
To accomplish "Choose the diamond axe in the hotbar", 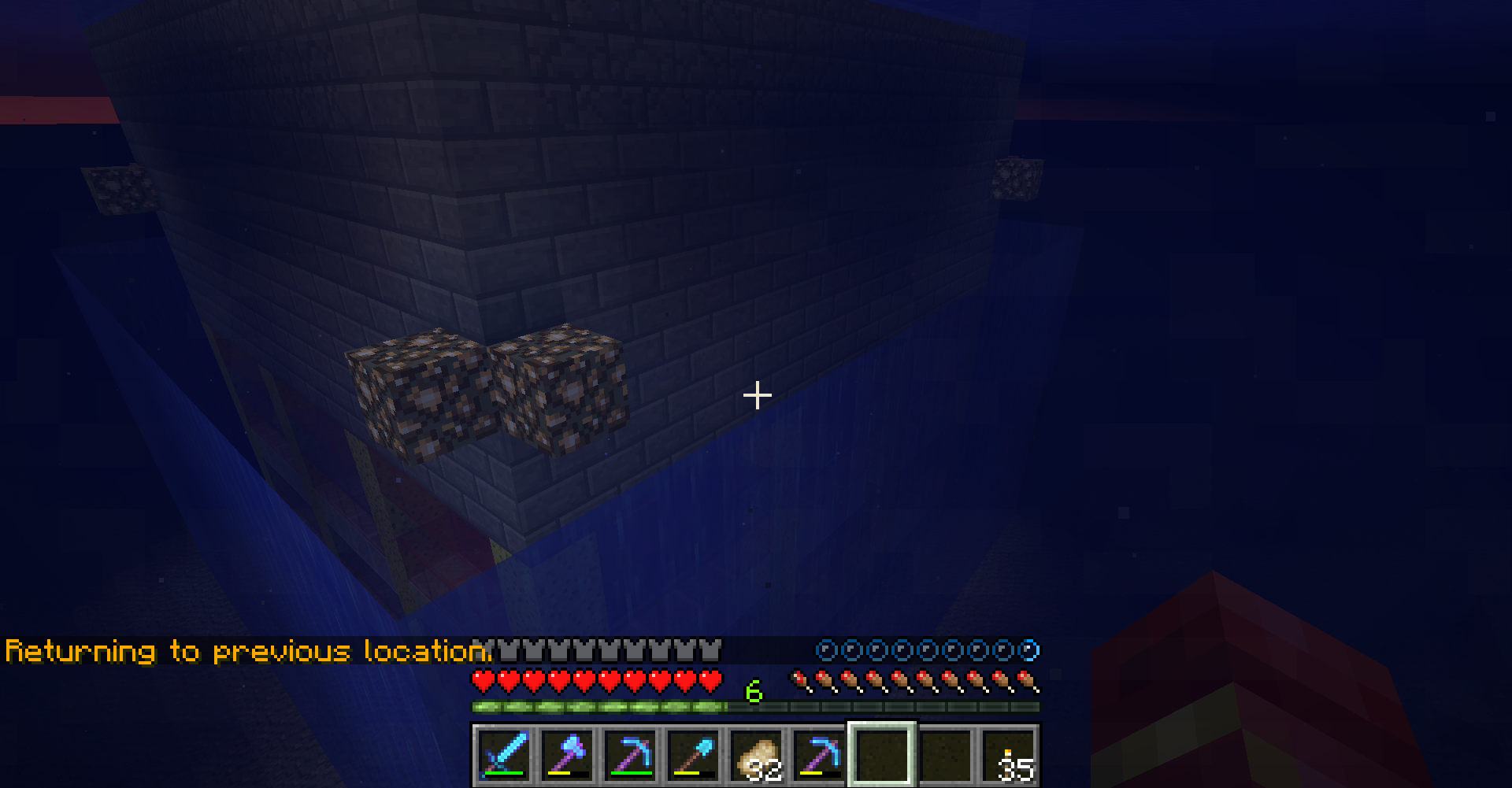I will point(567,754).
